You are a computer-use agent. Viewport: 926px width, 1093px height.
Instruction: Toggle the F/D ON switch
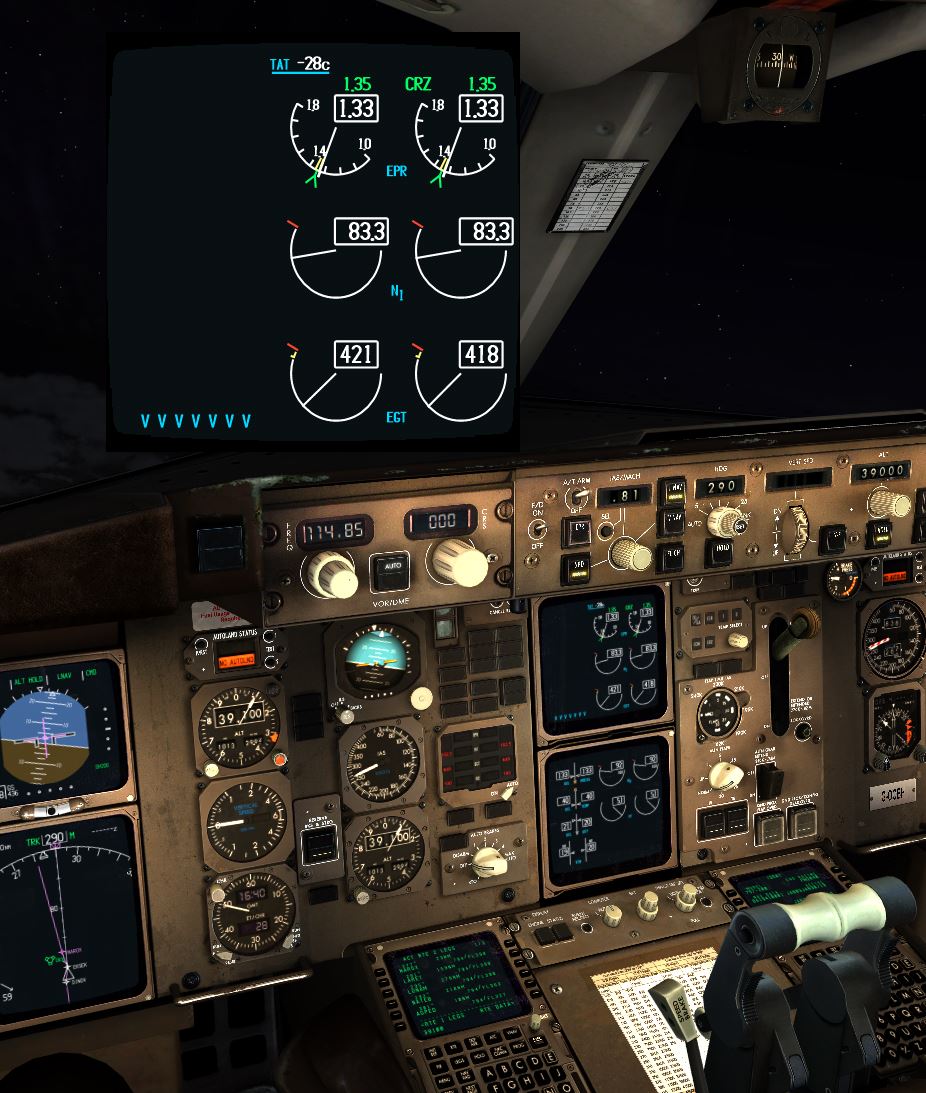coord(538,528)
